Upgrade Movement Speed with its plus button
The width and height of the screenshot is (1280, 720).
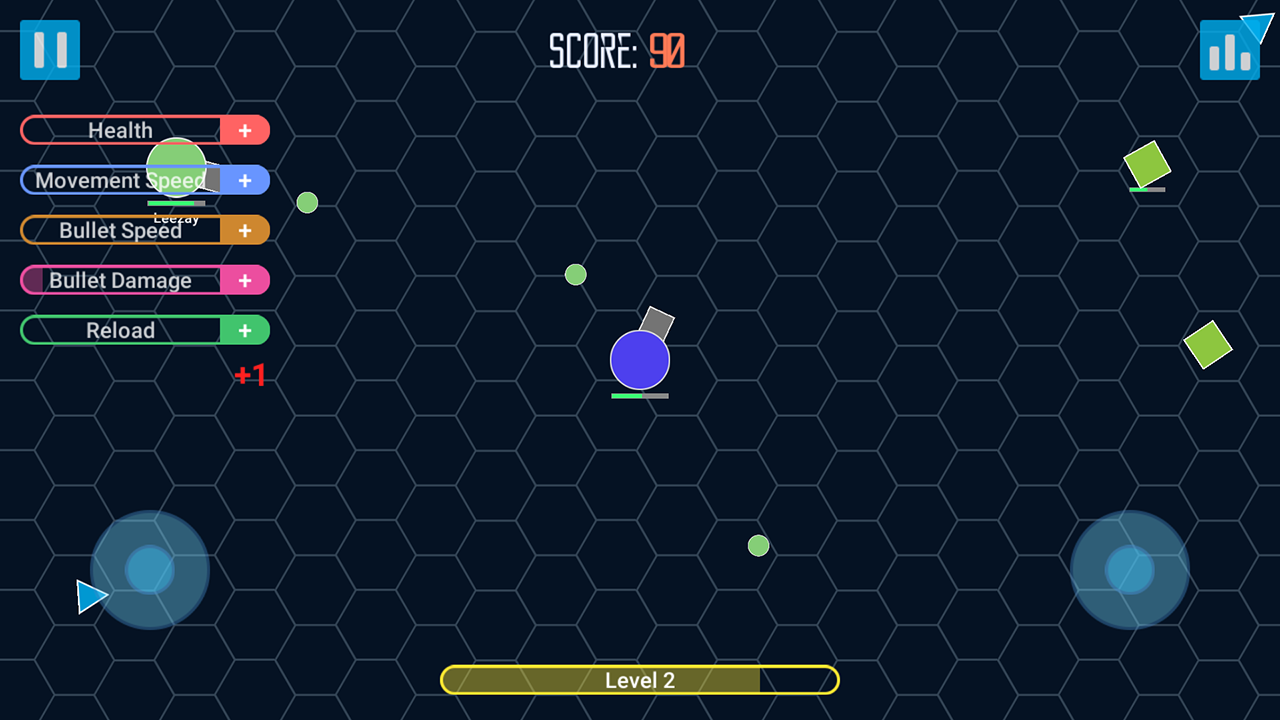[245, 180]
